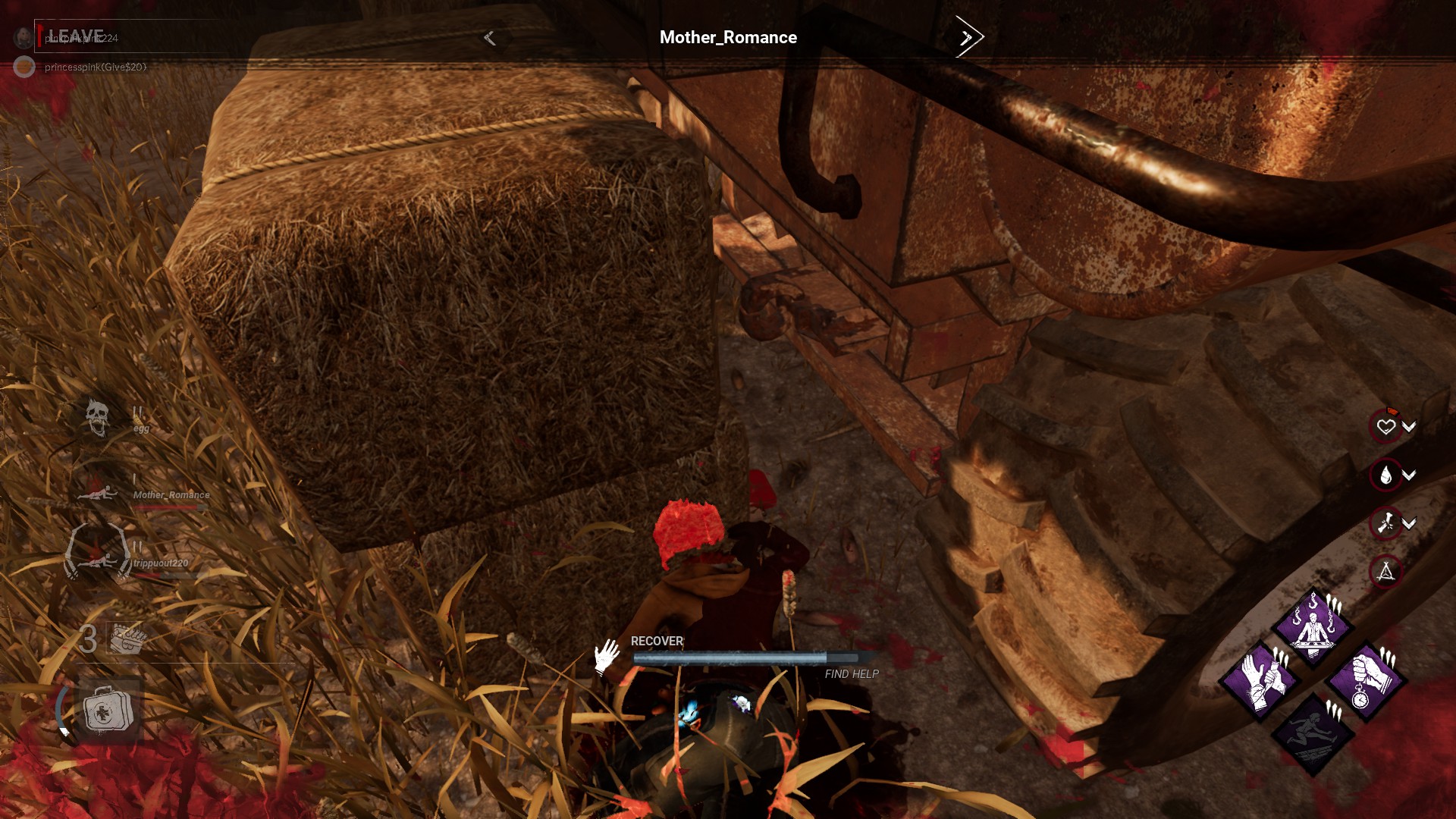The image size is (1456, 819).
Task: Click the LEAVE button
Action: coord(73,33)
